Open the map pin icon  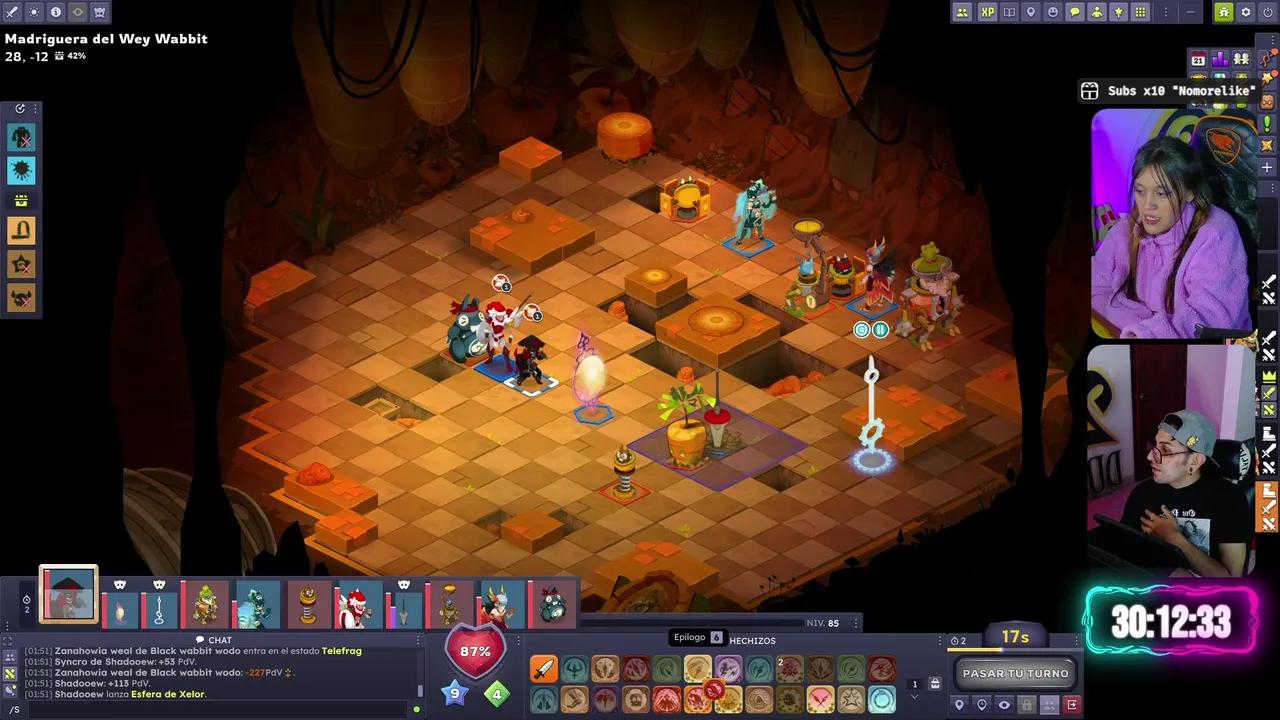[1031, 12]
